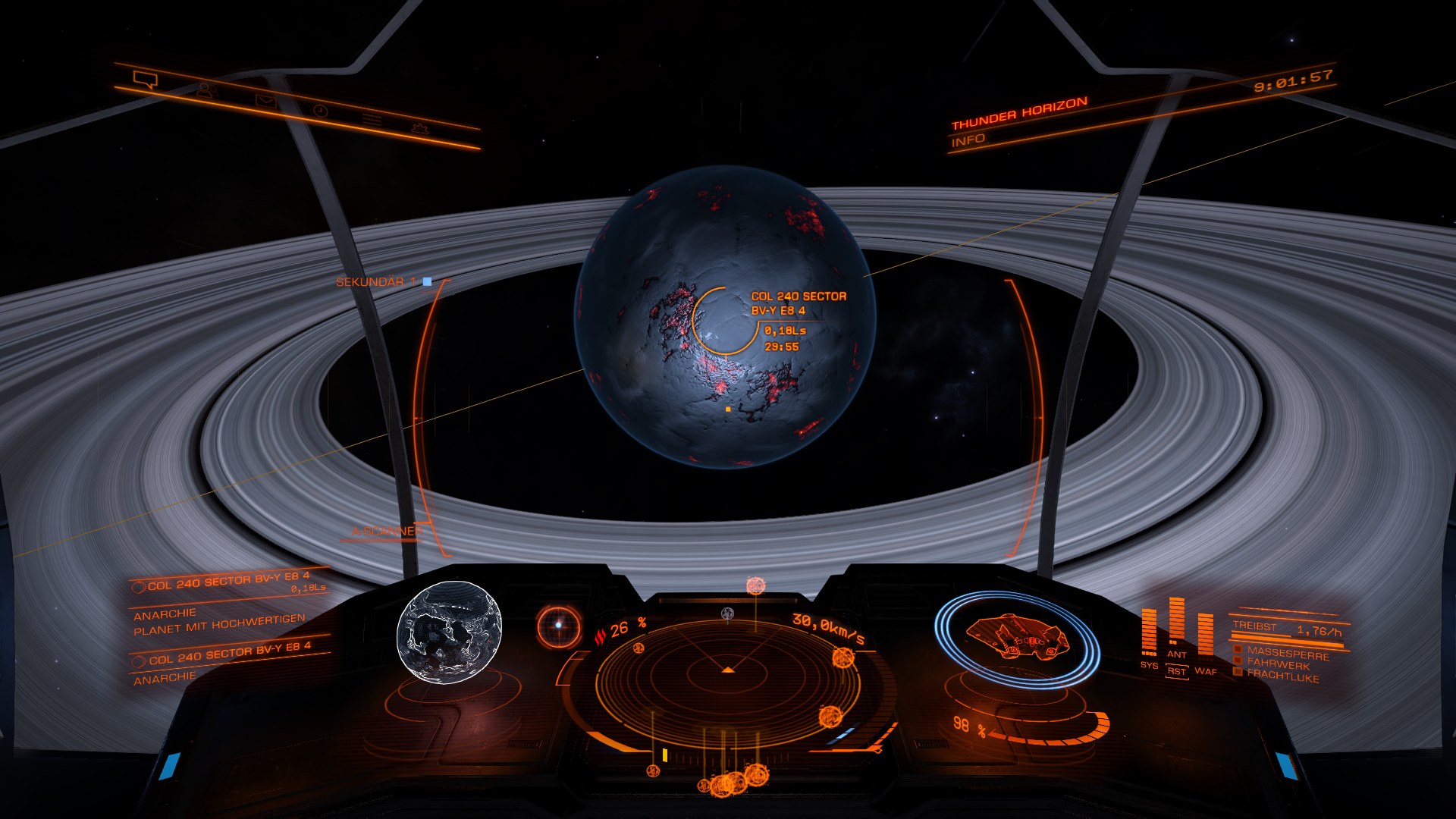
Task: Select the COL 240 SECTOR BV-Y E8 4 target reticle
Action: point(726,321)
